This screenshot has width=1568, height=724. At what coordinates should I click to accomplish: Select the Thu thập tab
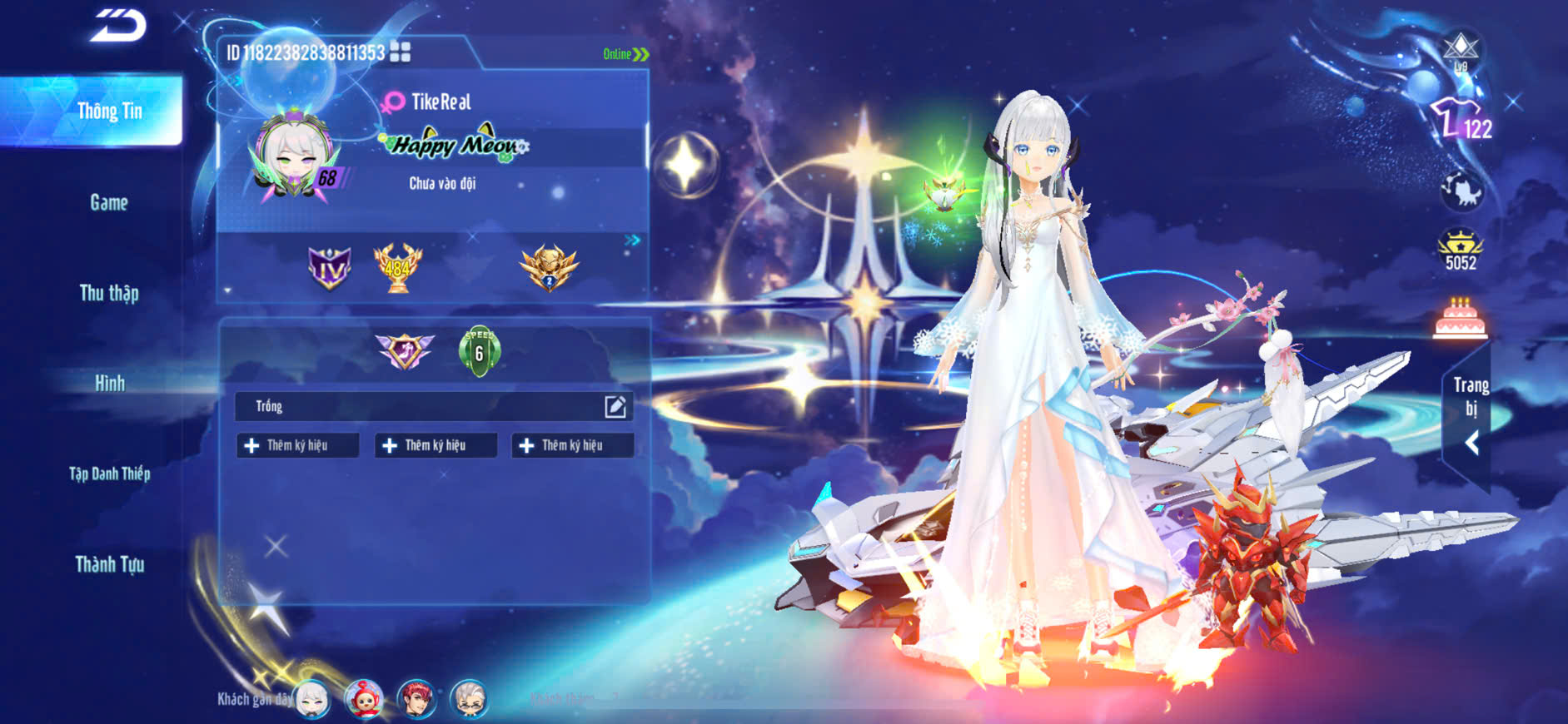pos(109,293)
